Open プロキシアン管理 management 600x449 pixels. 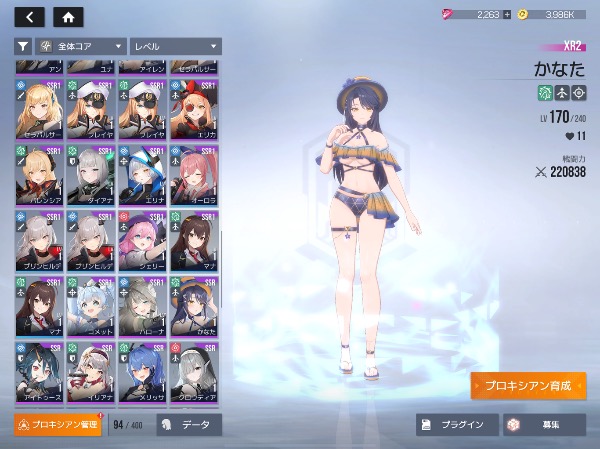tap(58, 425)
